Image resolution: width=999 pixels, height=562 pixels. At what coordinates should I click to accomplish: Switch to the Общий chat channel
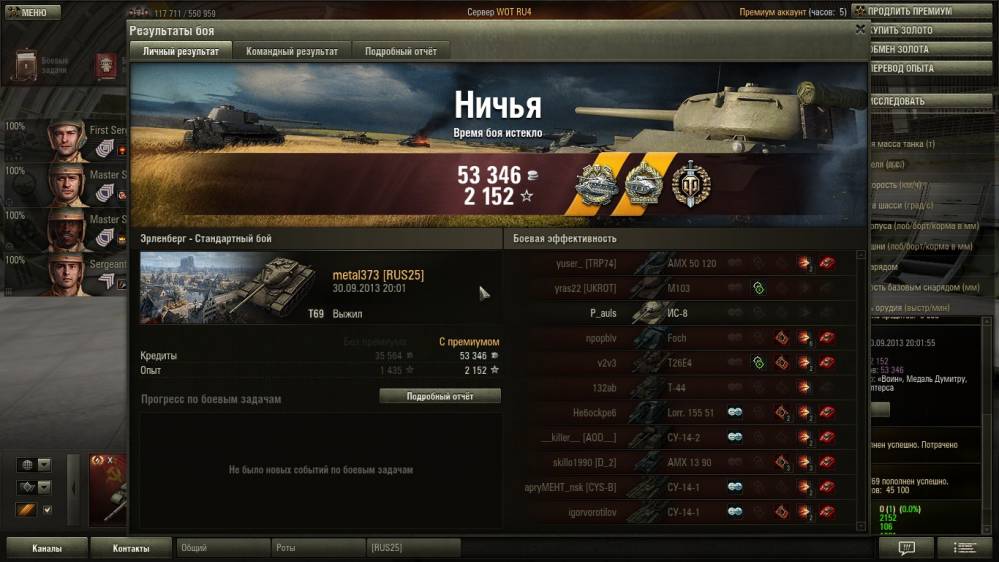222,548
